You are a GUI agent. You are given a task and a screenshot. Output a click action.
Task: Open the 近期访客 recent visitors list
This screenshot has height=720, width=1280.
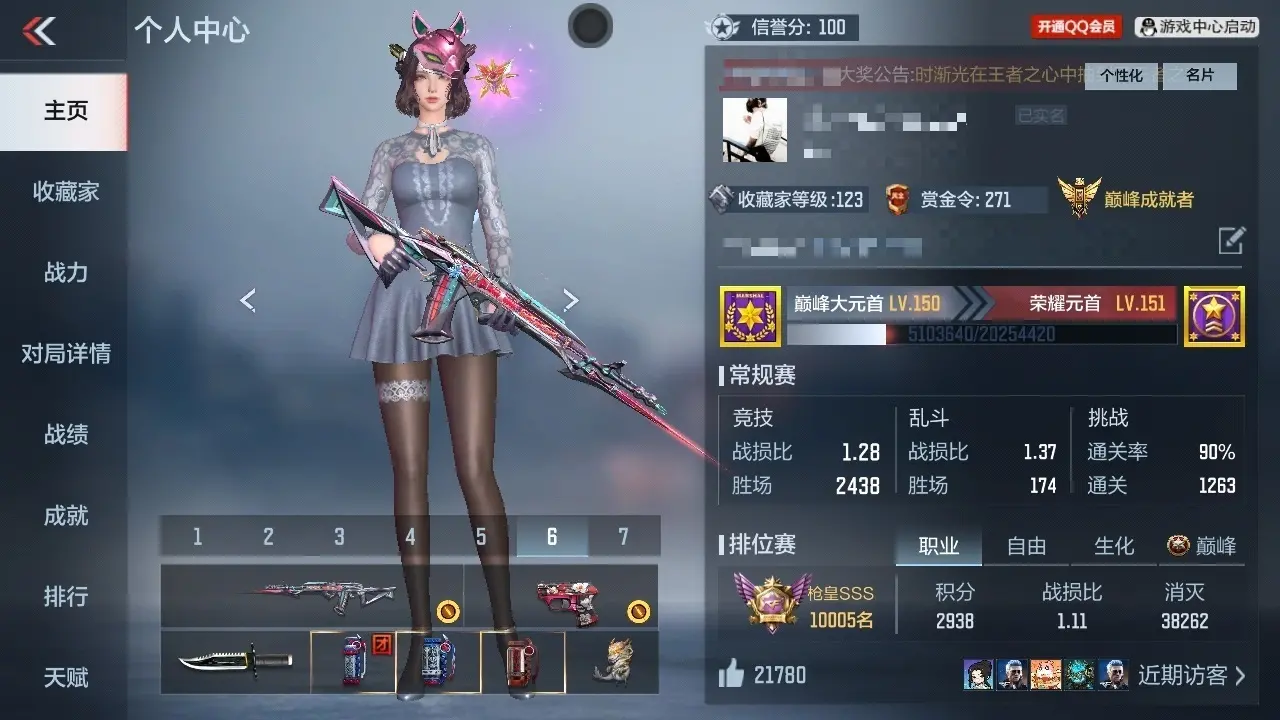click(x=1191, y=675)
